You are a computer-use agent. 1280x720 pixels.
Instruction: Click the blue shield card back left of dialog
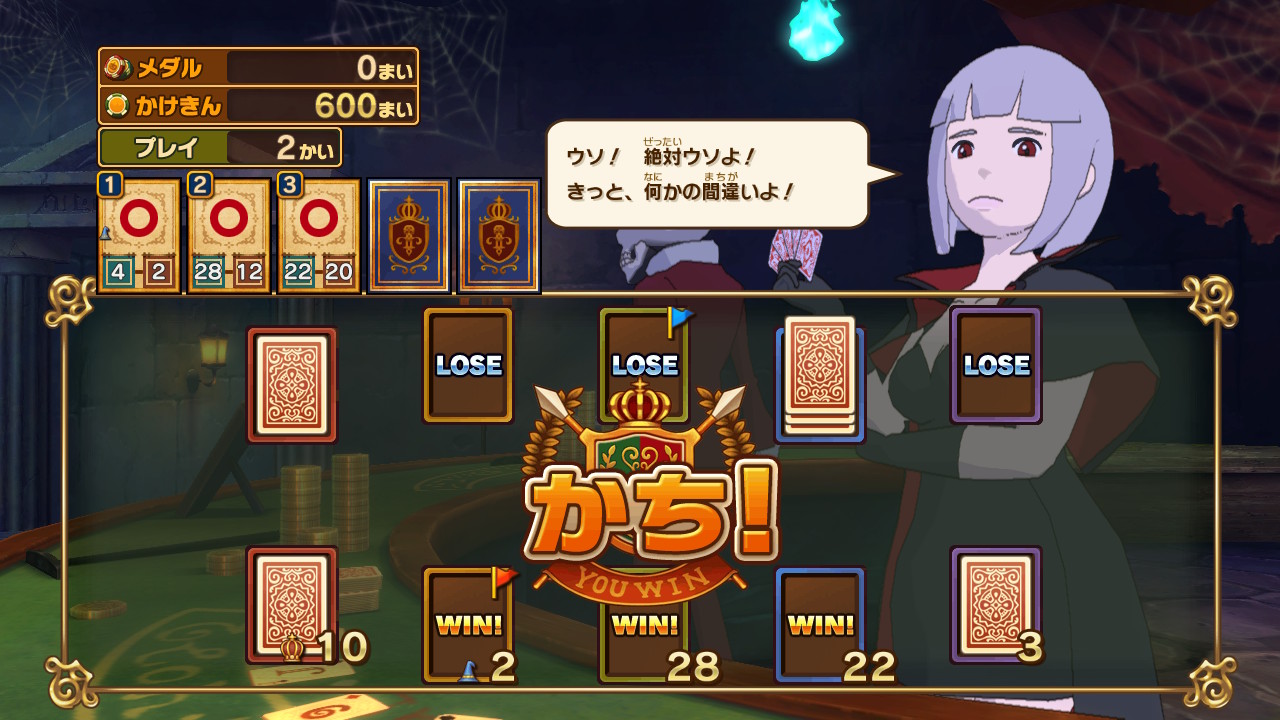[409, 232]
